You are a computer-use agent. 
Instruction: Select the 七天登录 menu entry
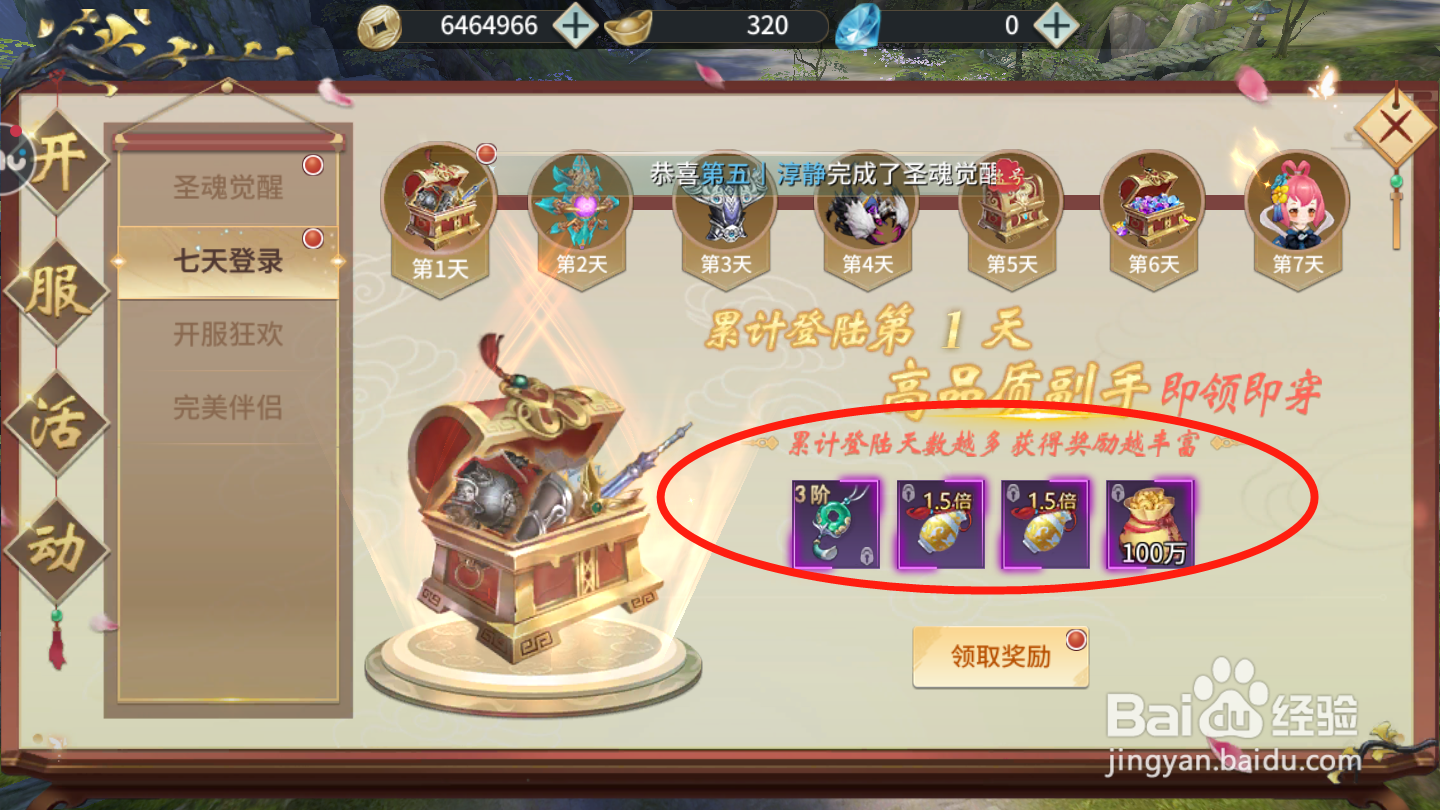point(228,262)
